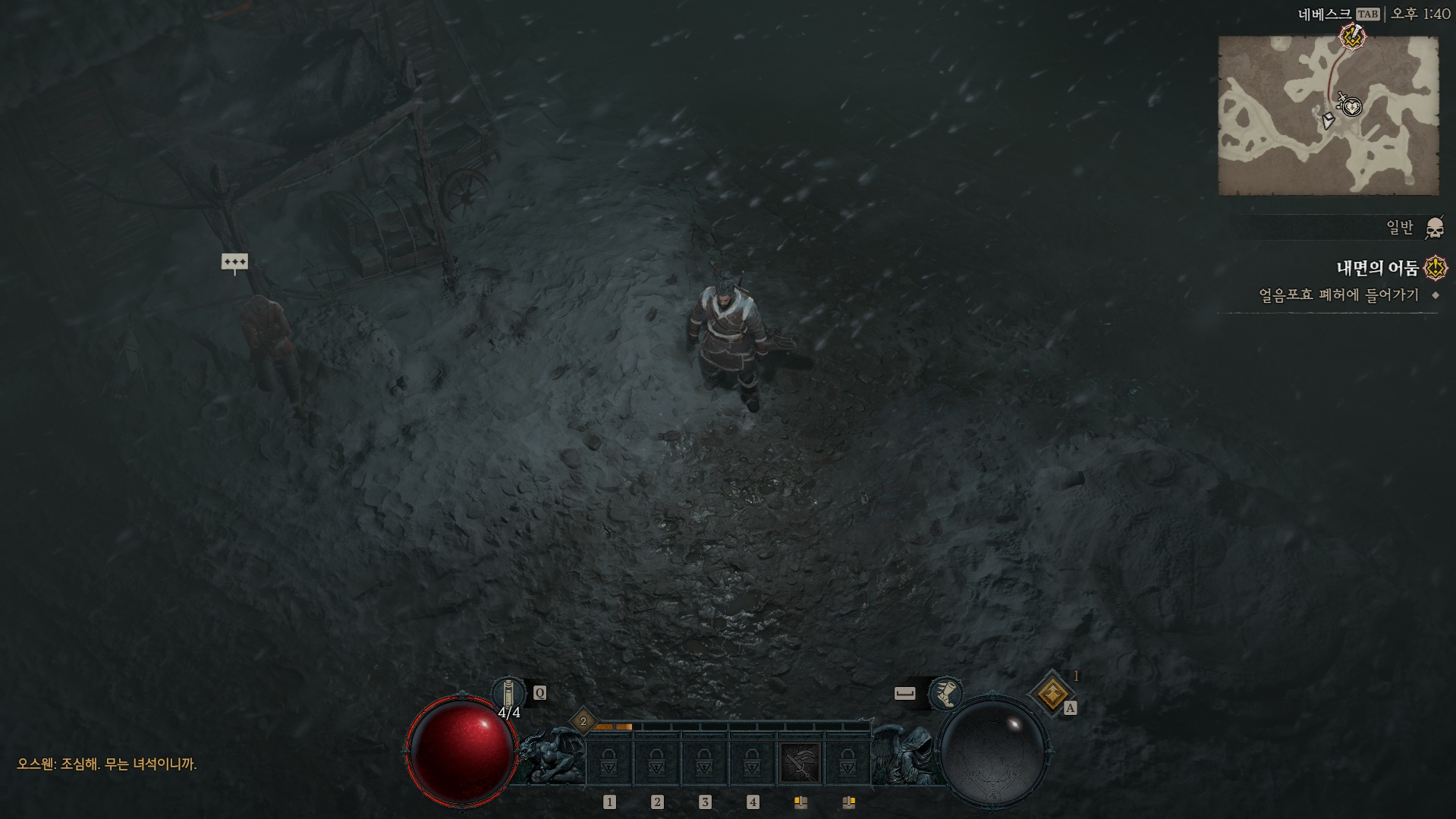Select the healer heart marker on minimap

pos(1352,107)
